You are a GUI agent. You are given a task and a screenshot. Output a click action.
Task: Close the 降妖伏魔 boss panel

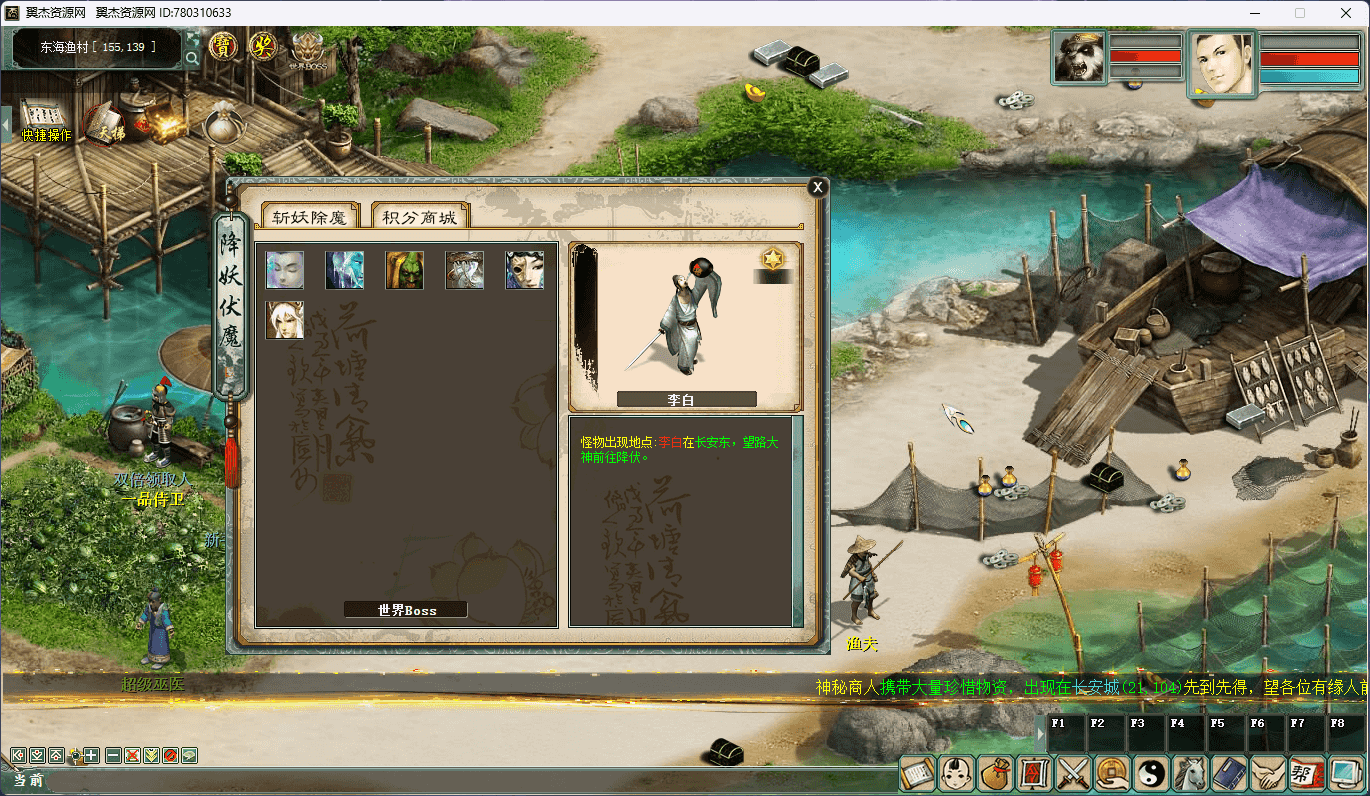(817, 187)
